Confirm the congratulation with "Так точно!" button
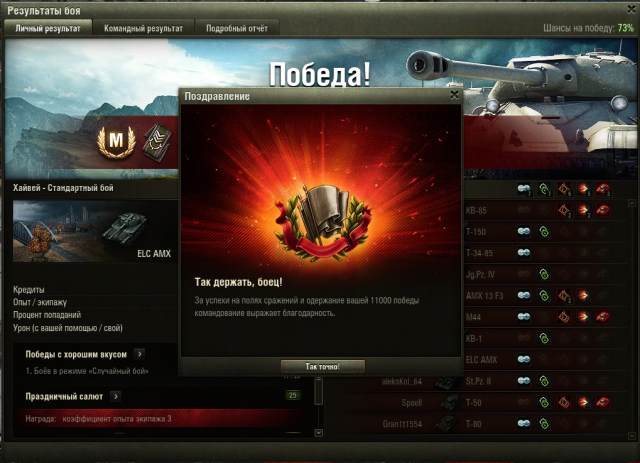The height and width of the screenshot is (463, 640). [x=319, y=366]
